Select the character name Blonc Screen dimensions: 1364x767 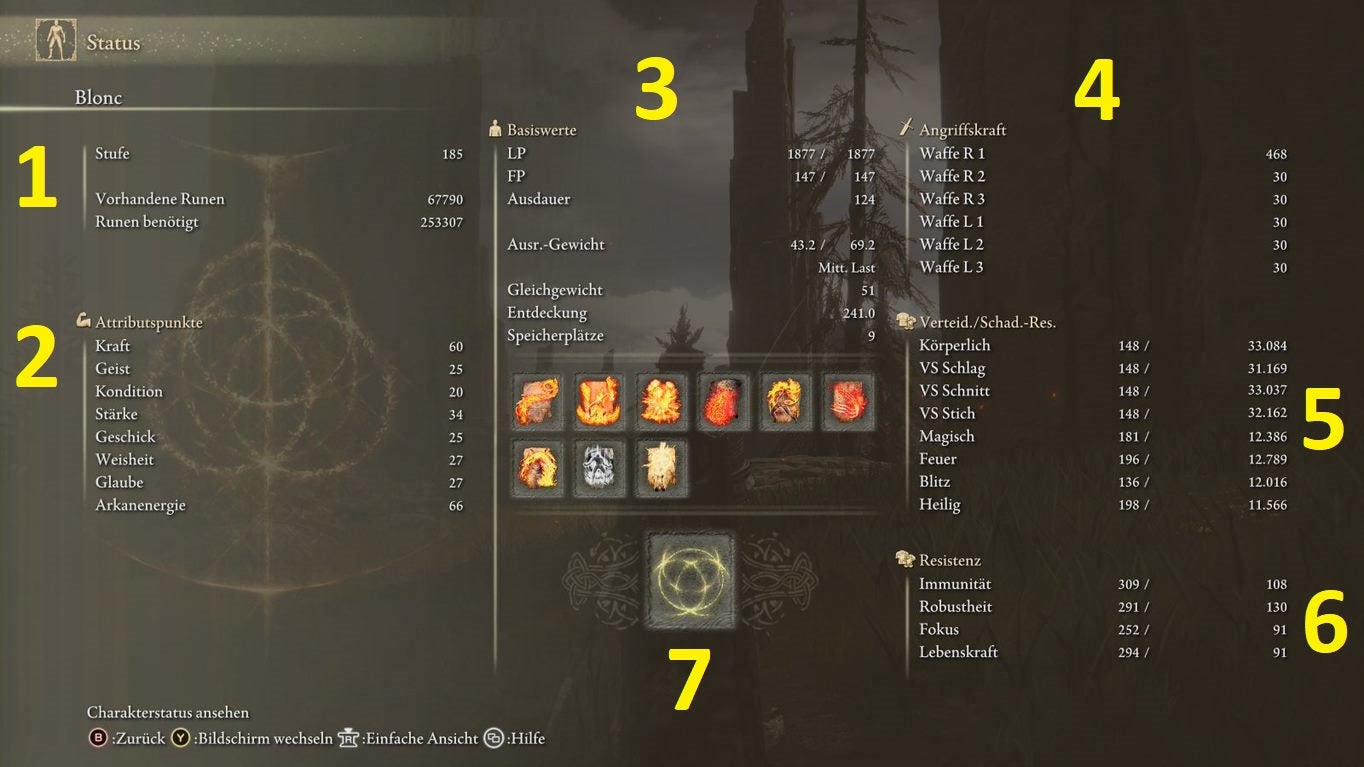100,98
